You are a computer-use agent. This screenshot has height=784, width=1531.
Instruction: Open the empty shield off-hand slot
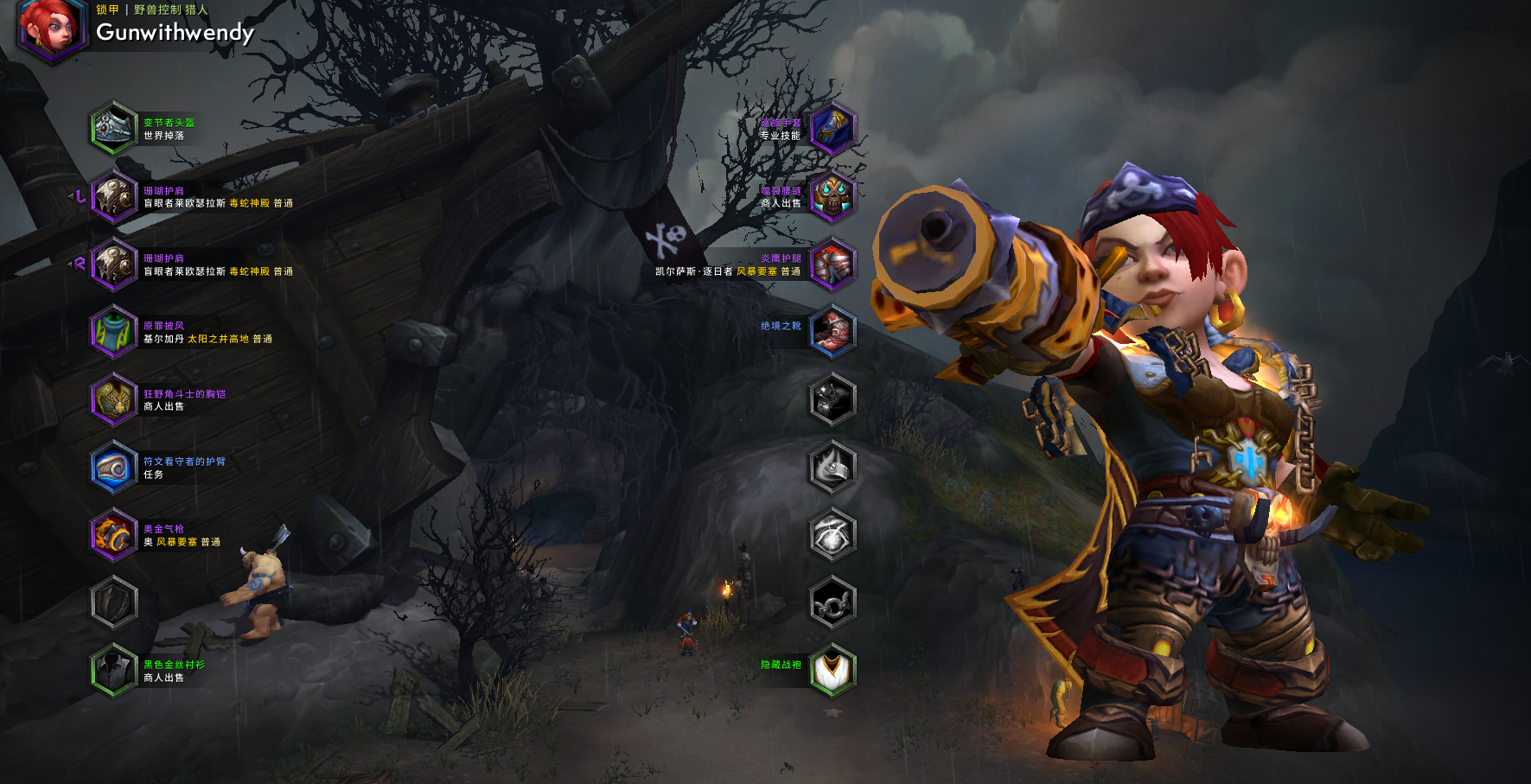[x=114, y=602]
